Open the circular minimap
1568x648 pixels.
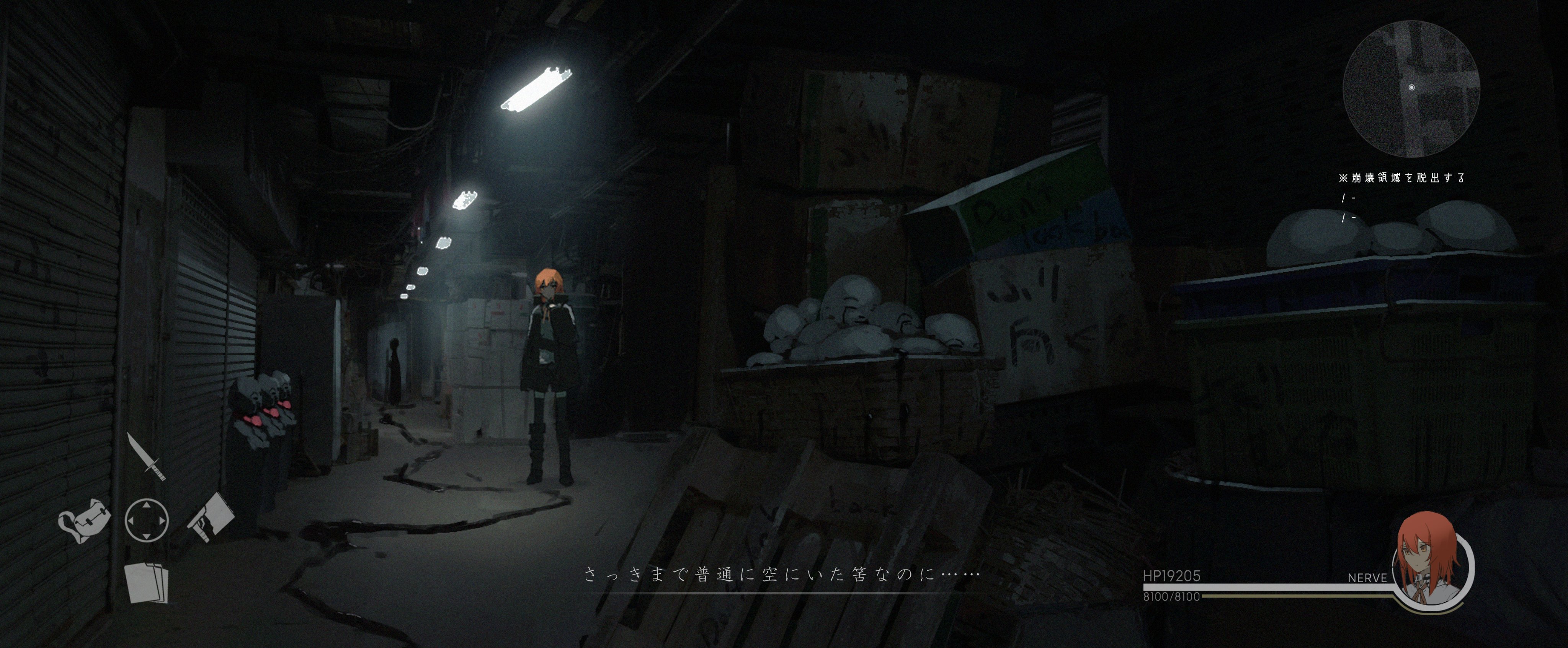(x=1411, y=89)
